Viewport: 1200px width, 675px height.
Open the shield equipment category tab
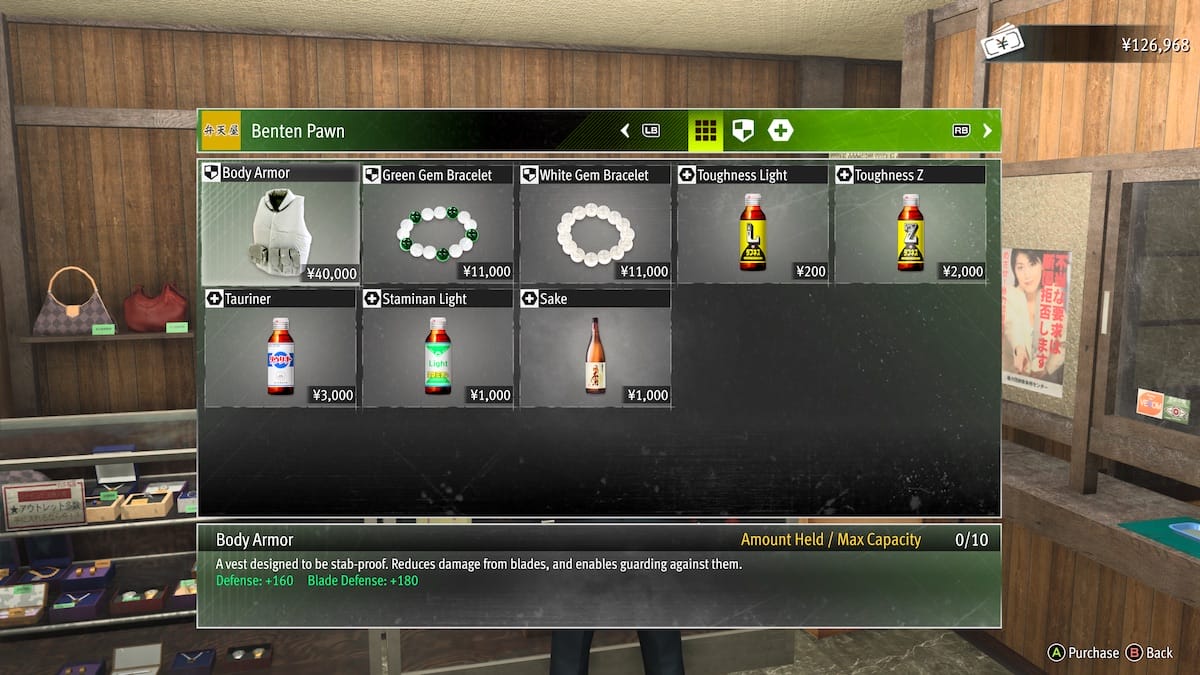click(743, 130)
